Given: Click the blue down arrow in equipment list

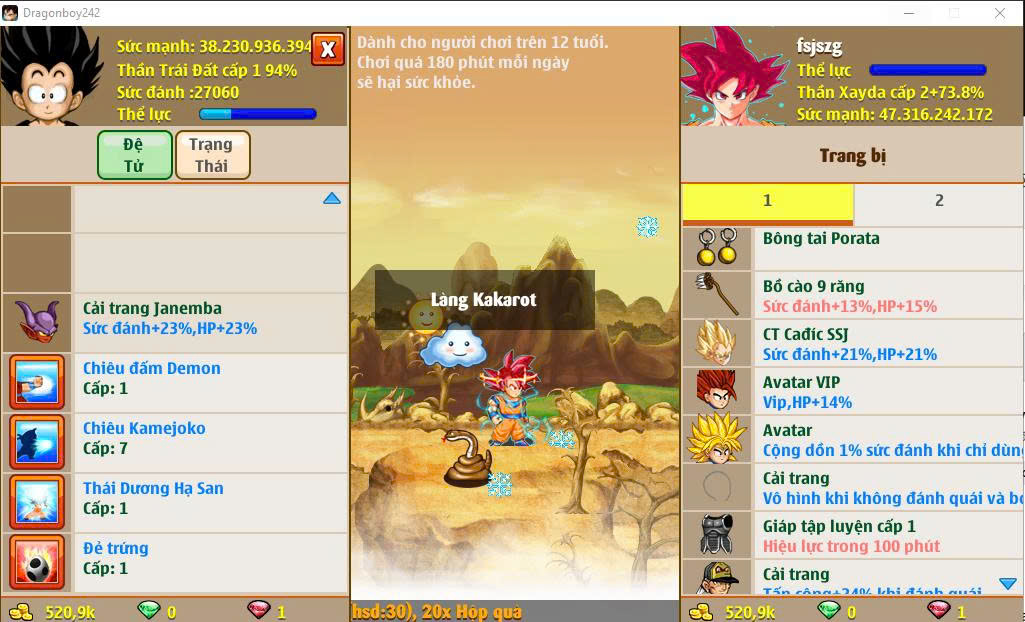Looking at the screenshot, I should pos(1007,584).
